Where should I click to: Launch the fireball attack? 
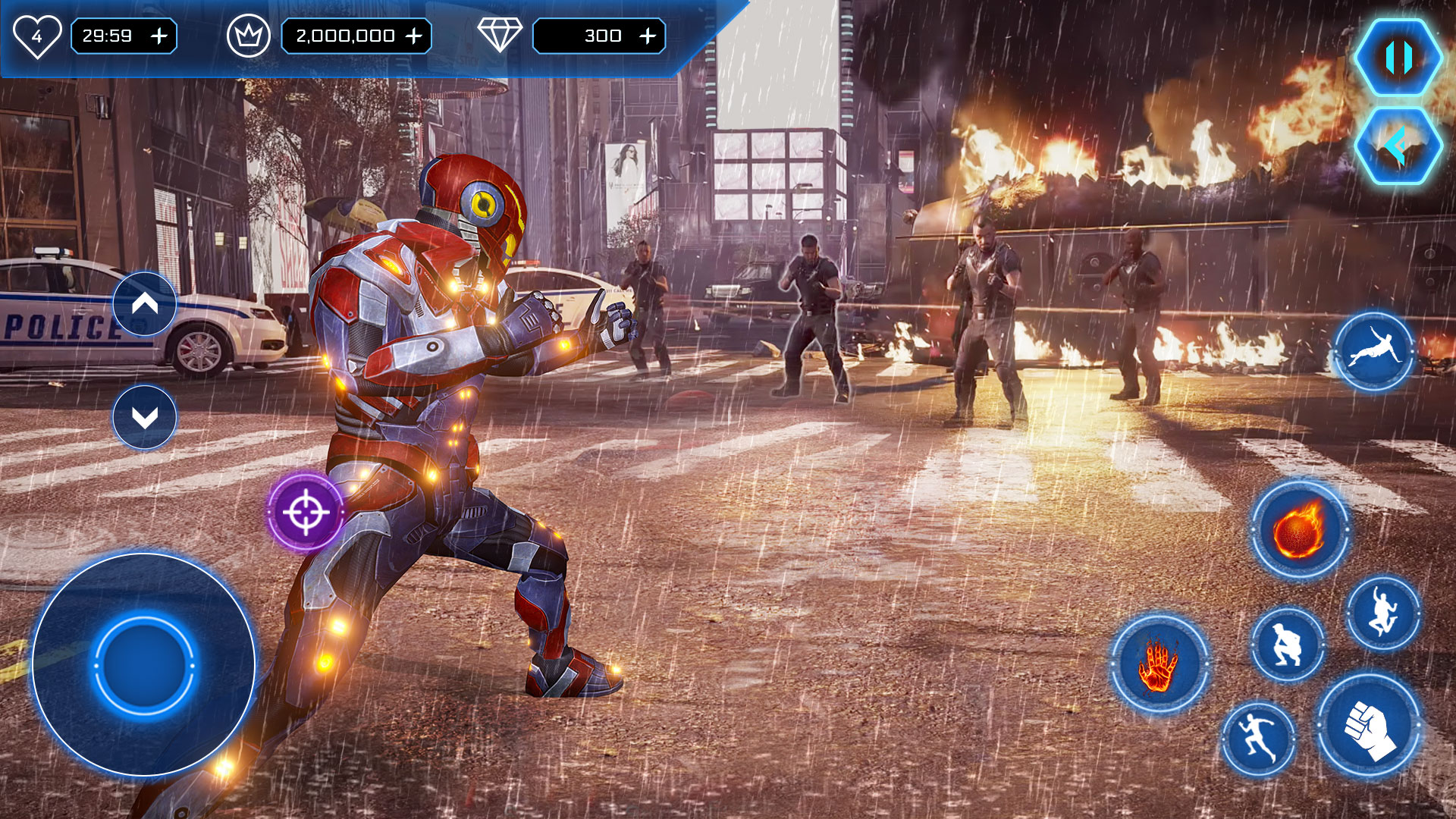(1299, 529)
